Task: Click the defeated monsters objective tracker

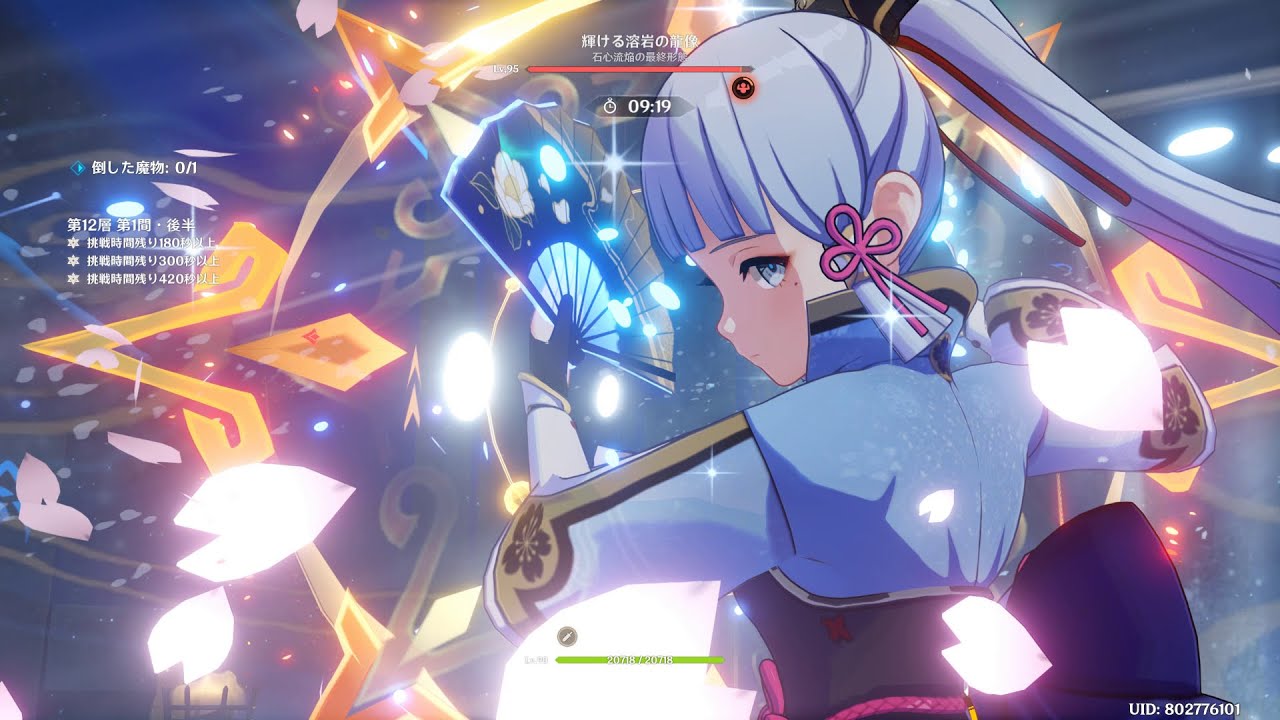Action: click(x=136, y=168)
